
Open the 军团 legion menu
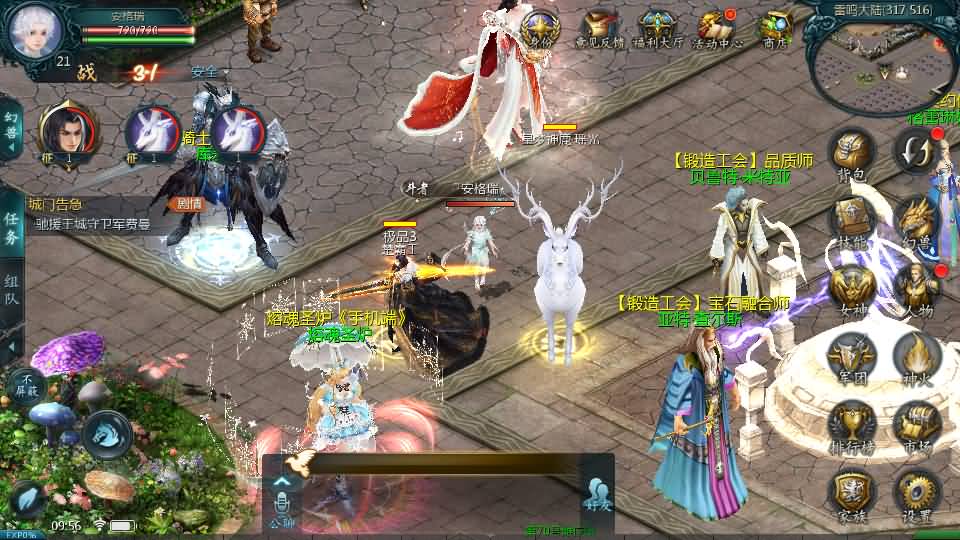(852, 355)
